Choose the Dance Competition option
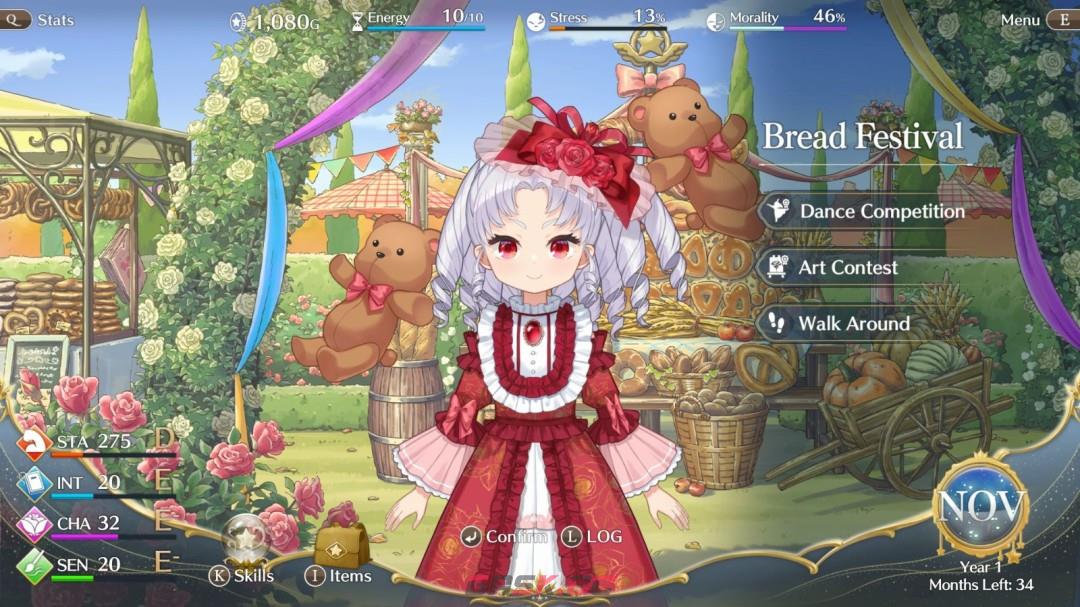The height and width of the screenshot is (607, 1080). coord(880,212)
